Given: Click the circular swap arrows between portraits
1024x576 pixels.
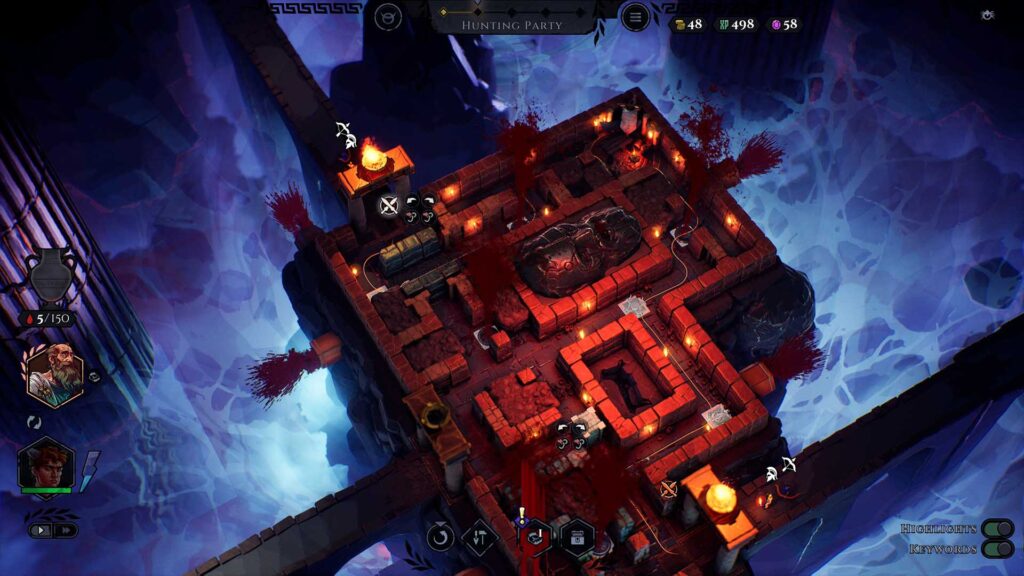Looking at the screenshot, I should pyautogui.click(x=33, y=421).
